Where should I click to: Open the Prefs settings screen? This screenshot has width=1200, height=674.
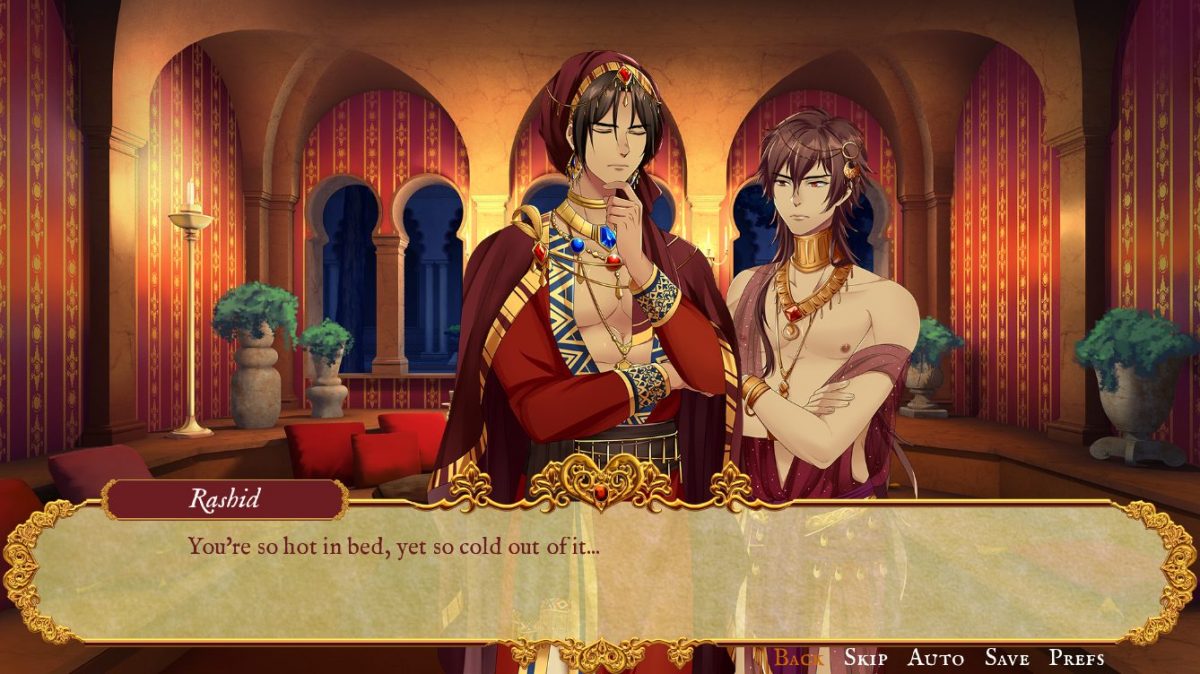[x=1076, y=657]
